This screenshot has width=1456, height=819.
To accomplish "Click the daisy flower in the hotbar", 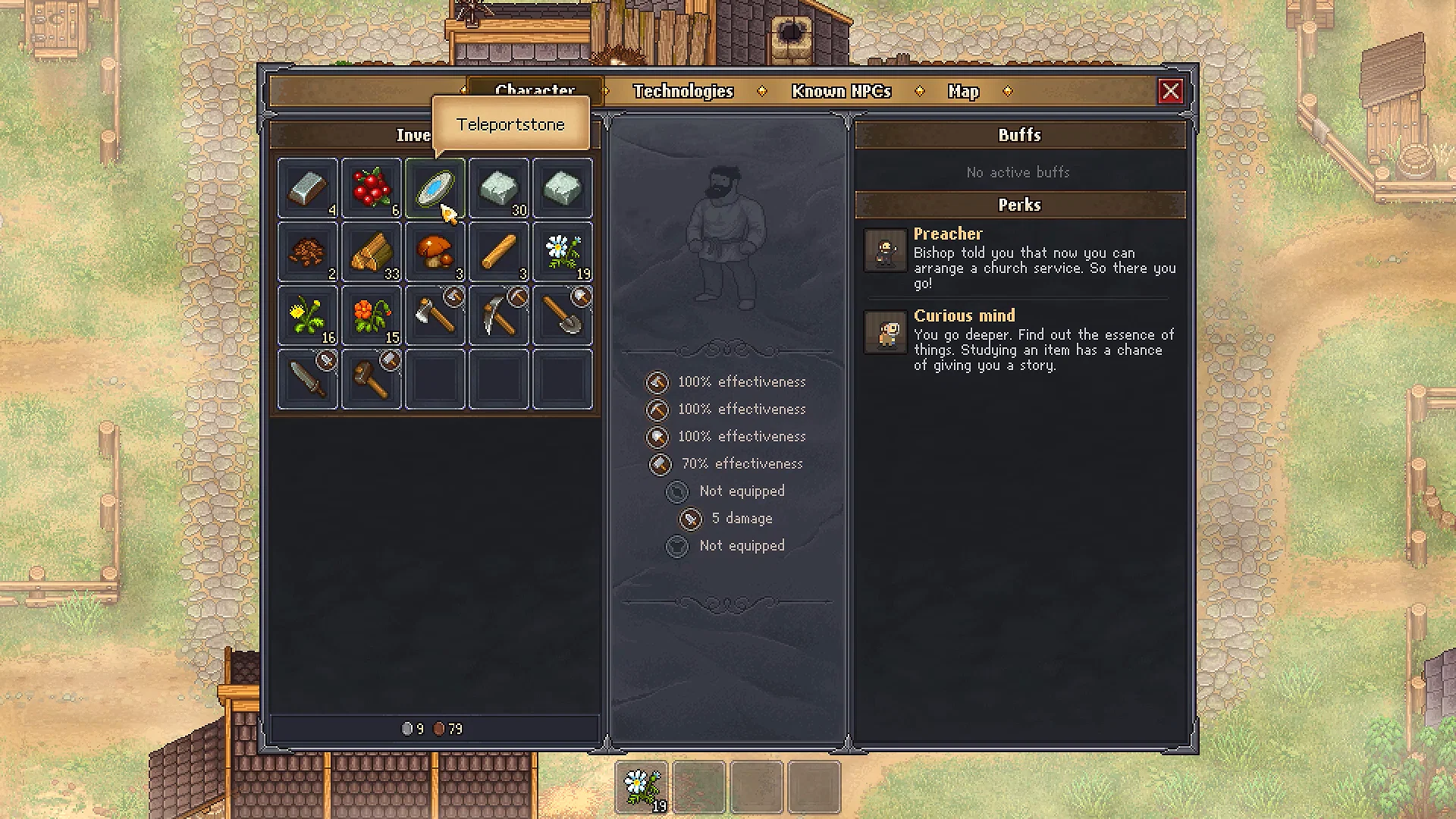I will [x=641, y=785].
